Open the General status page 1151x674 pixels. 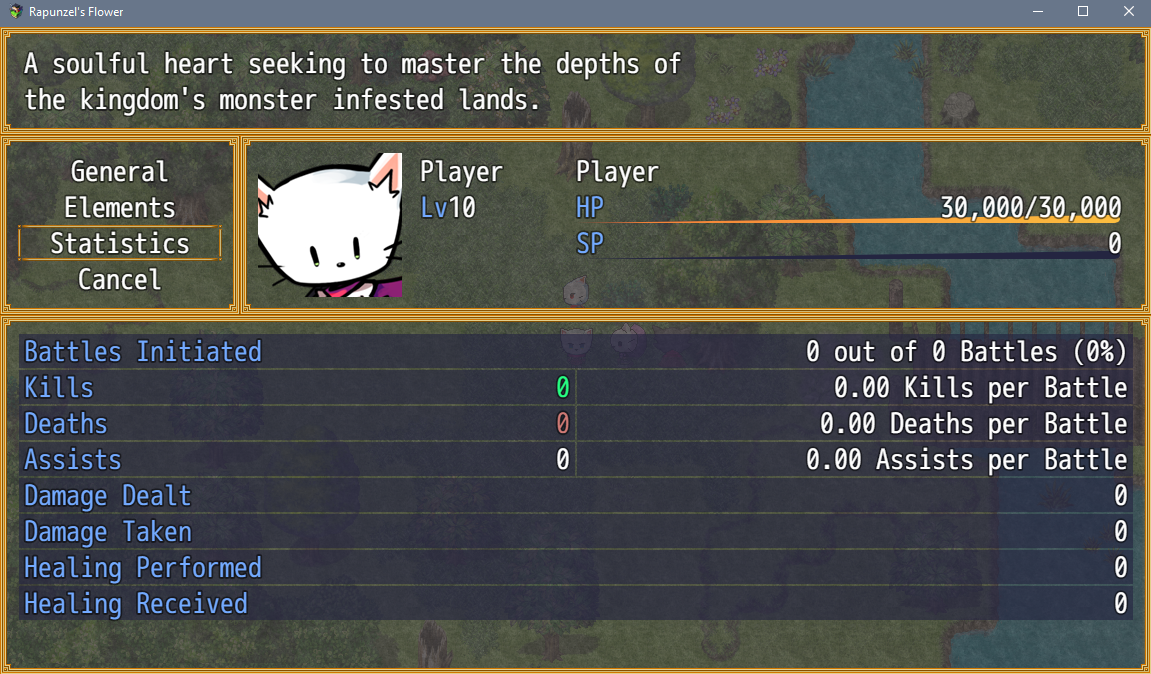coord(119,172)
